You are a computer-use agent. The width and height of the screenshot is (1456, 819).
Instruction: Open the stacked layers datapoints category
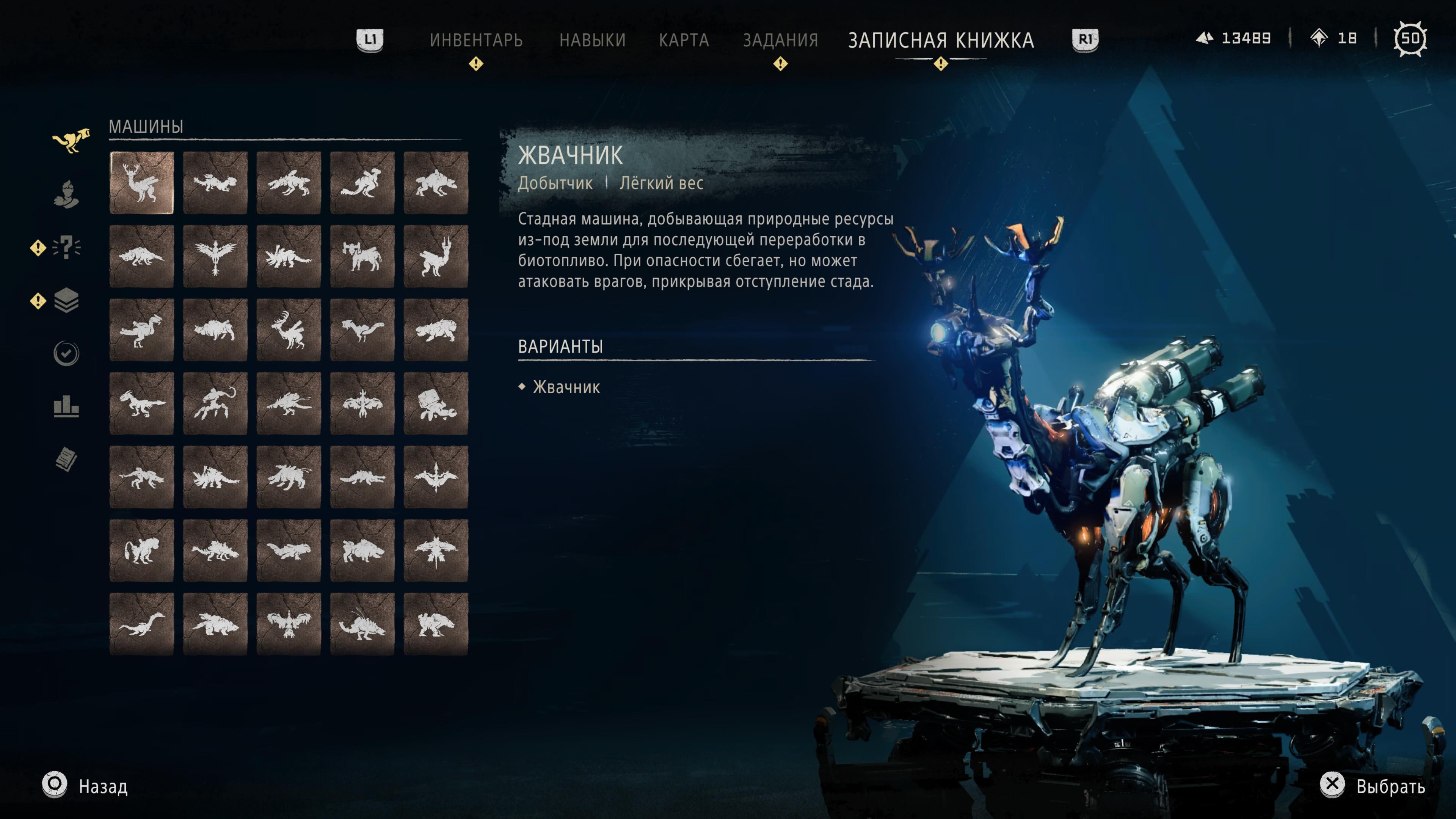(x=67, y=300)
